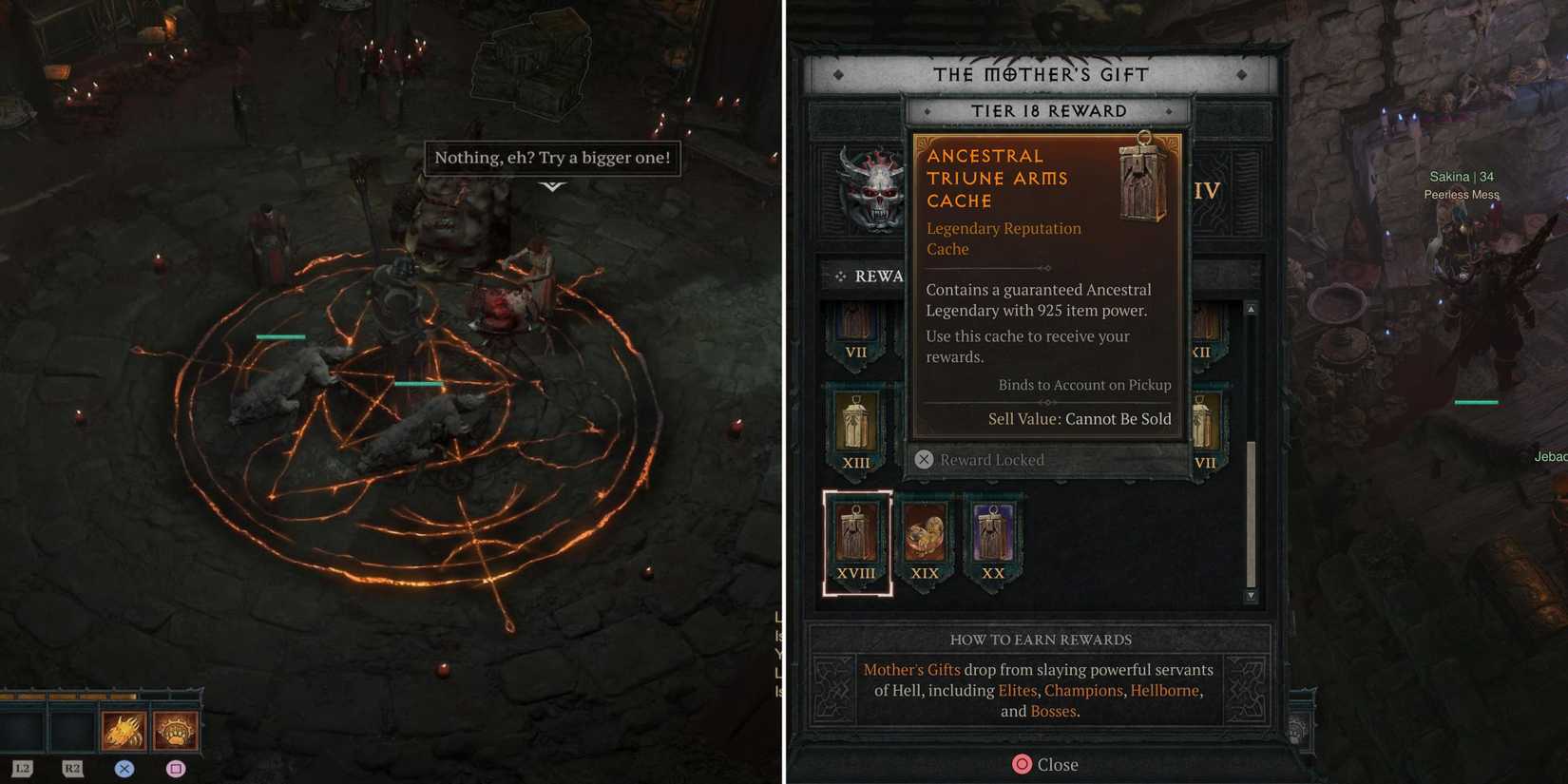Click the scrollbar down arrow
The width and height of the screenshot is (1568, 784).
(1249, 598)
